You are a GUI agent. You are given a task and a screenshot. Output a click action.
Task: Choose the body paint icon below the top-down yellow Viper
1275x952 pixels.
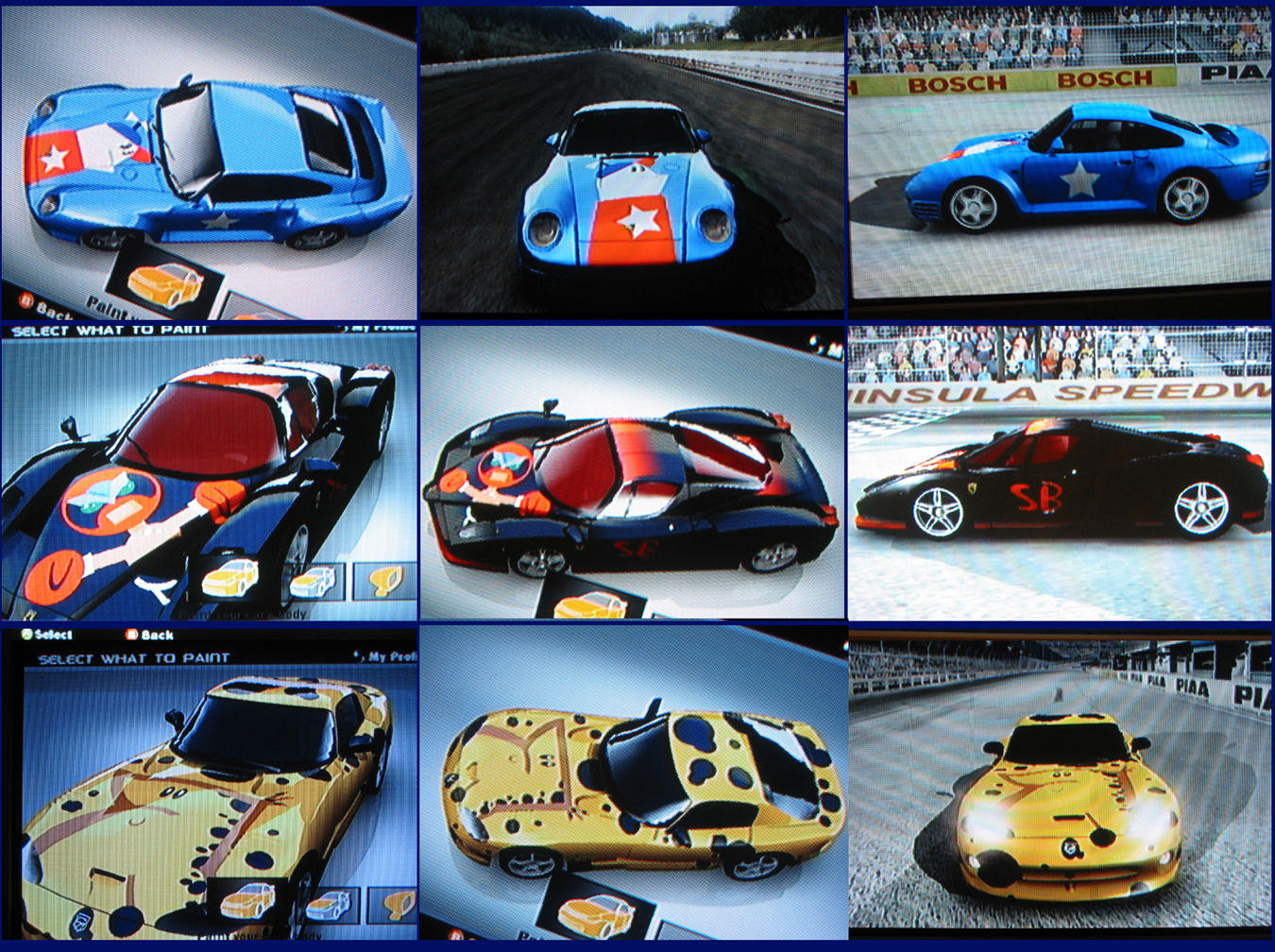[596, 914]
